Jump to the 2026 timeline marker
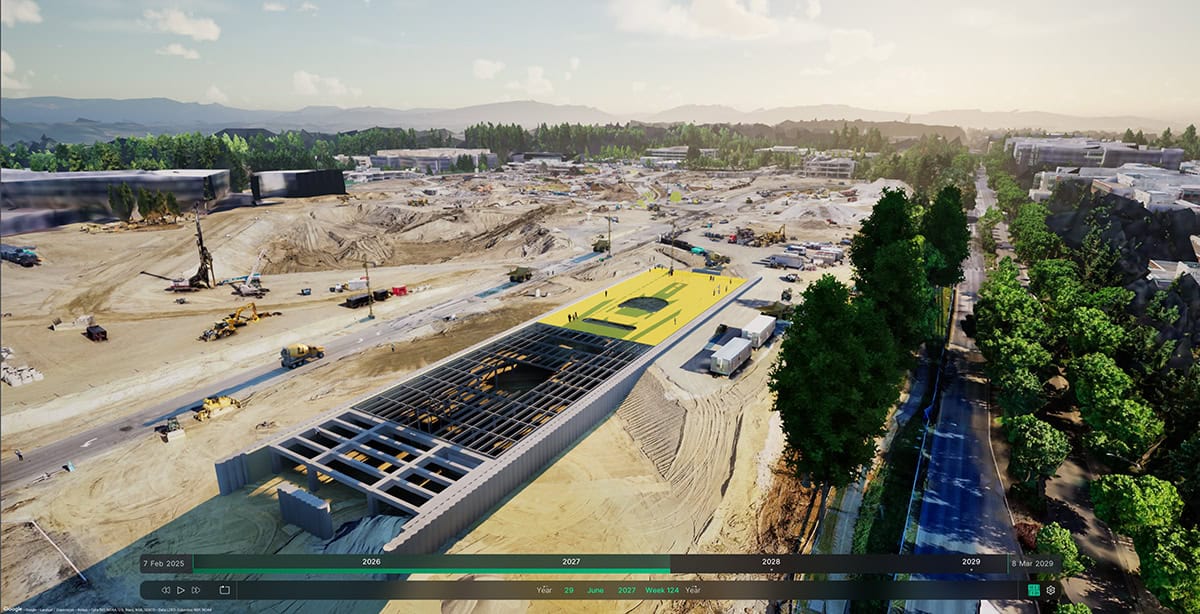1200x614 pixels. pyautogui.click(x=371, y=562)
